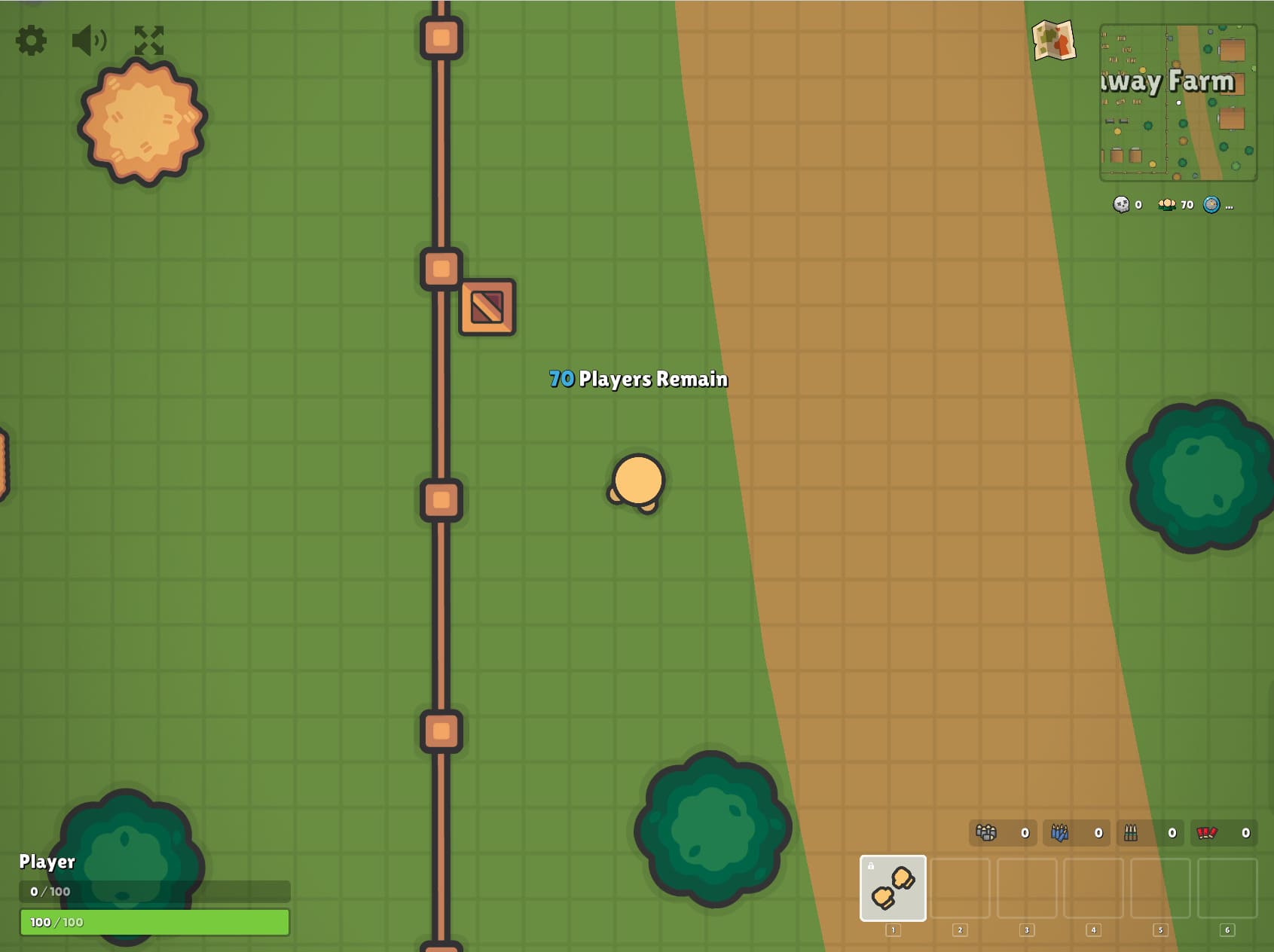
Task: Click the red shotgun shells icon
Action: pyautogui.click(x=1207, y=833)
